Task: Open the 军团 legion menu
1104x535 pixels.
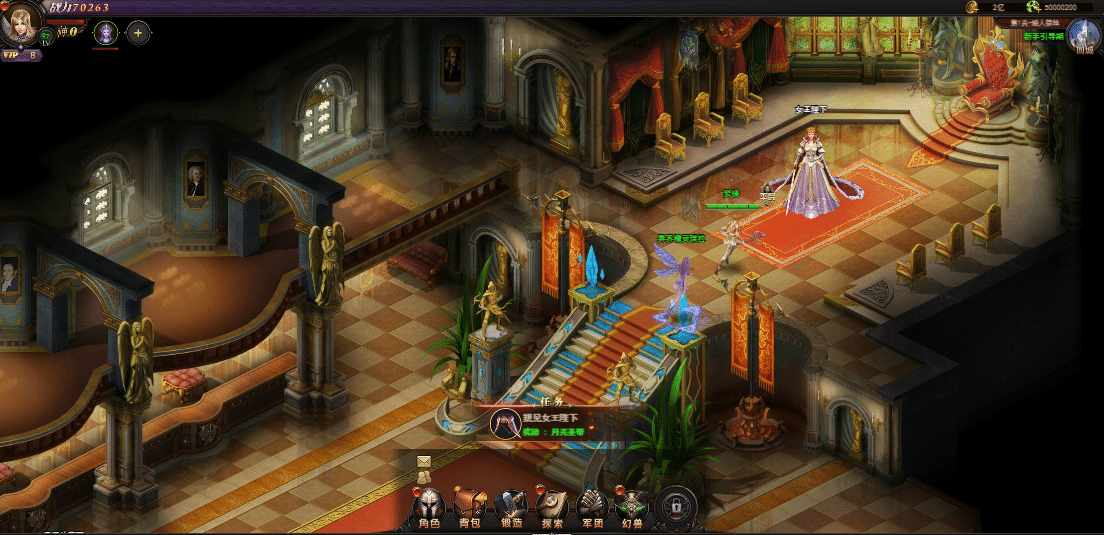Action: (x=592, y=508)
